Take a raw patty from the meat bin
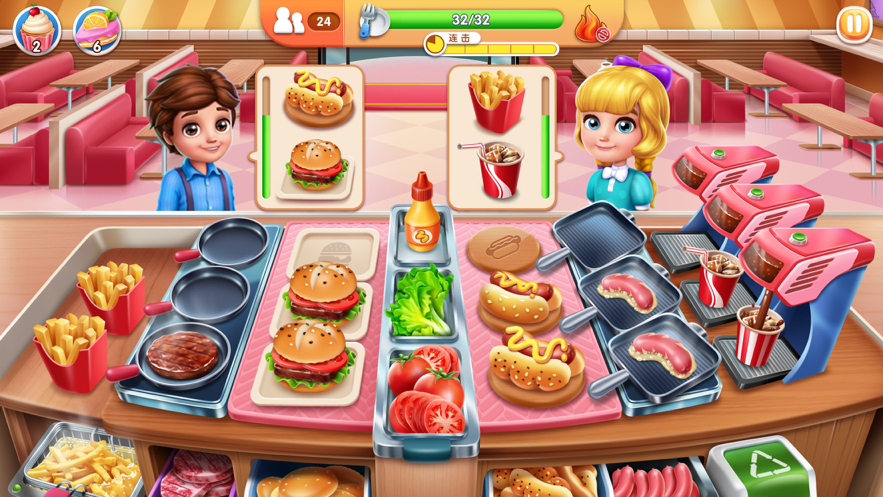The image size is (883, 497). click(x=197, y=475)
